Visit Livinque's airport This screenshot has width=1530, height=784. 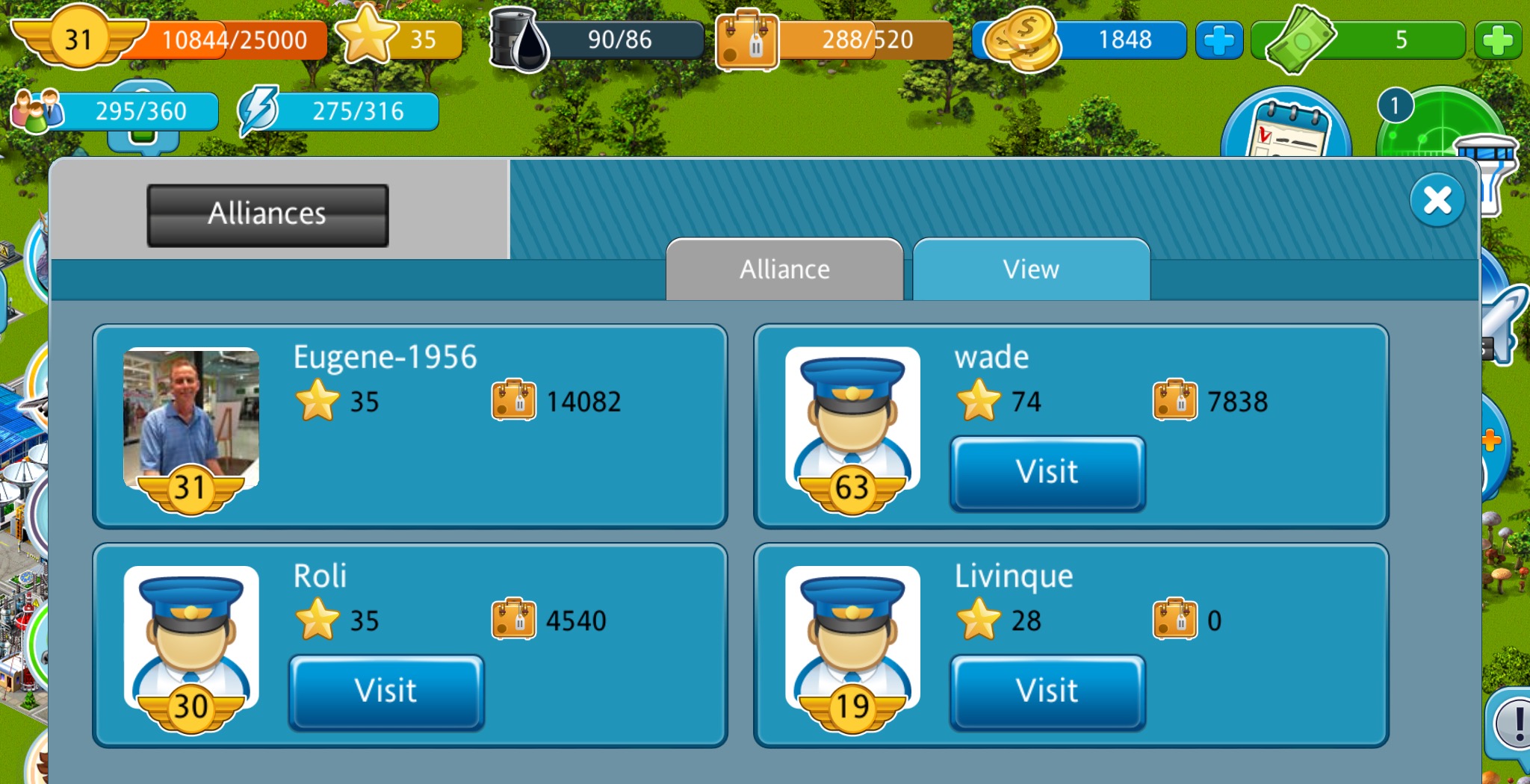coord(1047,691)
